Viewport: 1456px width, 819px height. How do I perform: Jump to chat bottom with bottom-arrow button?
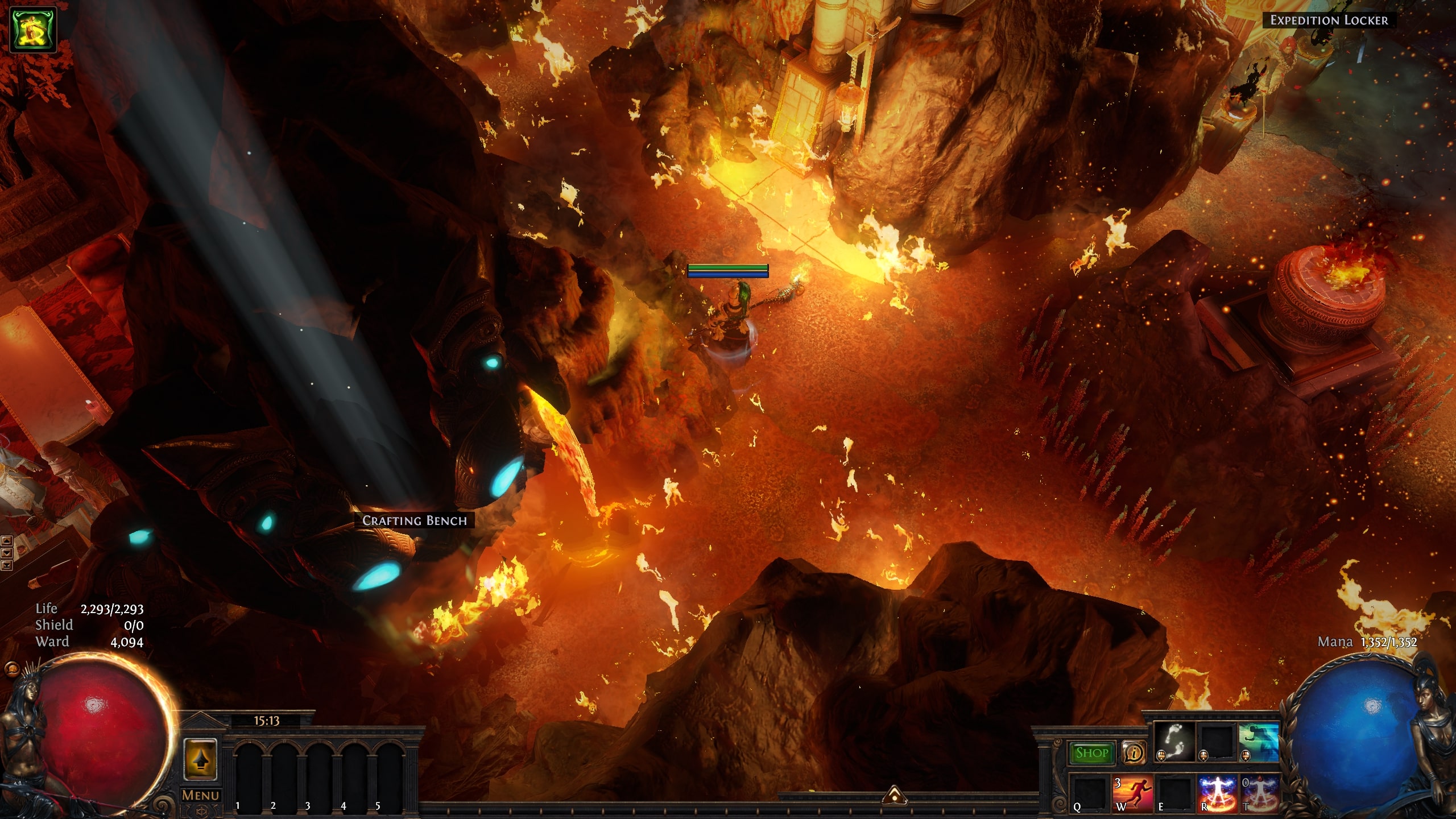(7, 565)
